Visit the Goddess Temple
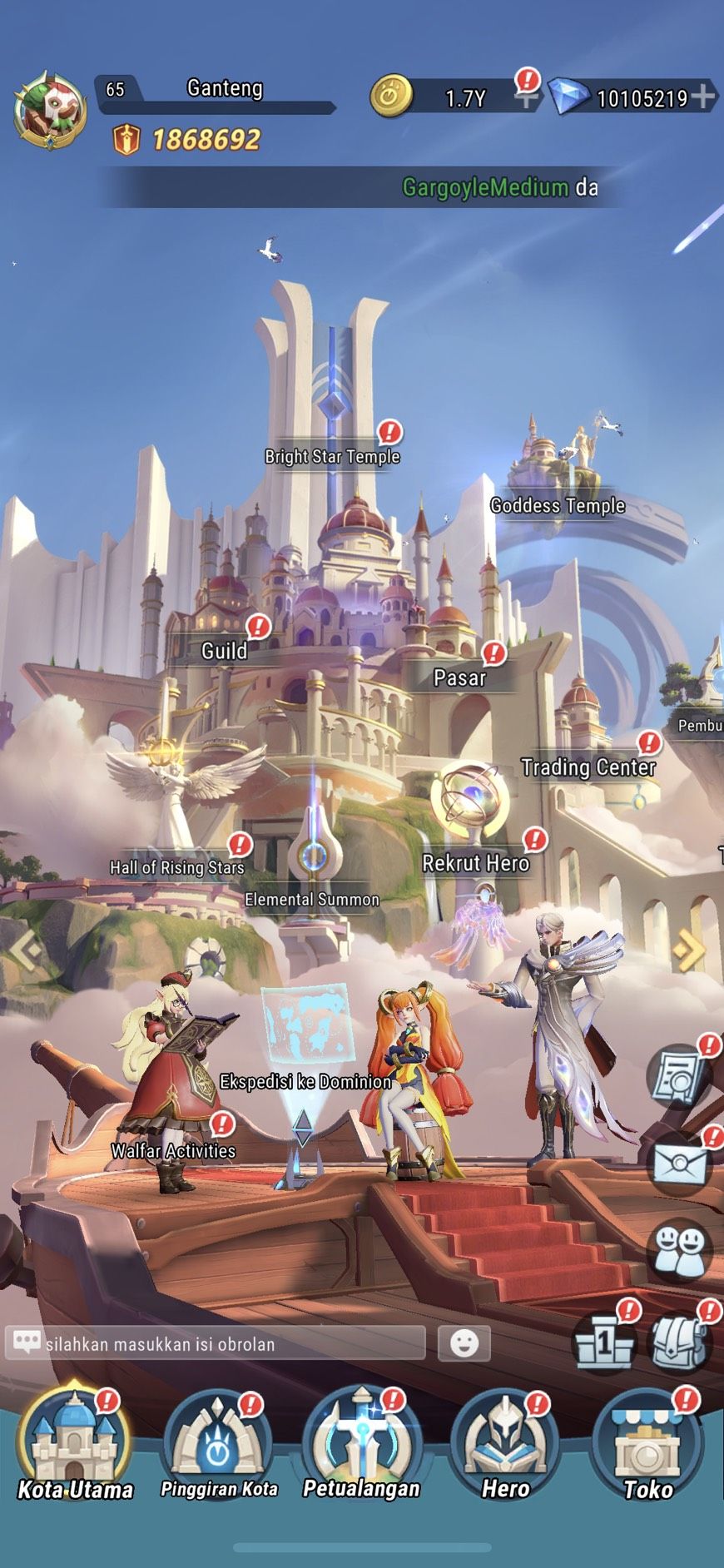The height and width of the screenshot is (1568, 724). point(557,505)
